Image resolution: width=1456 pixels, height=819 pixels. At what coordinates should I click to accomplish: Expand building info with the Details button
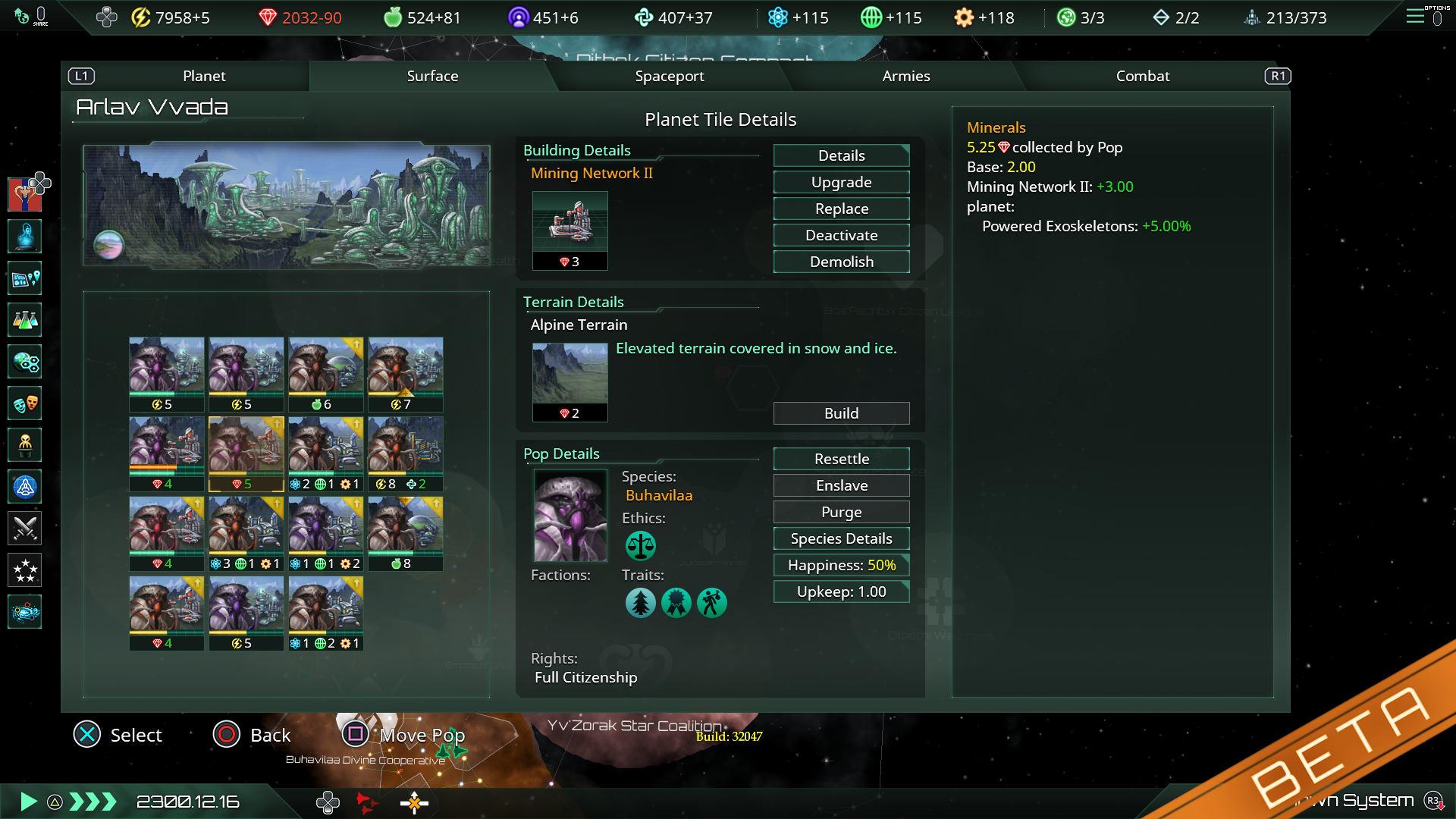pos(841,155)
